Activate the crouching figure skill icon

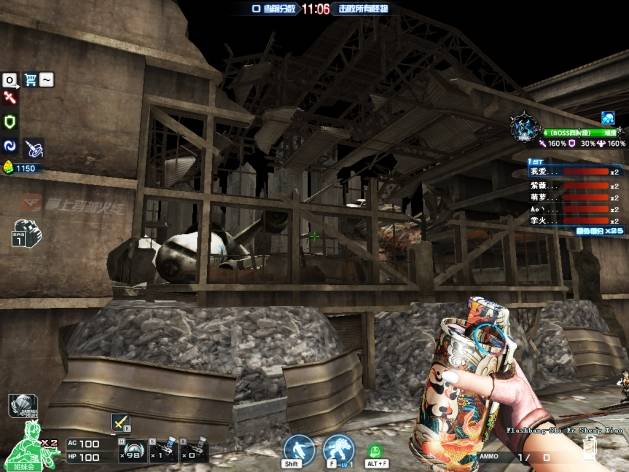tap(337, 447)
